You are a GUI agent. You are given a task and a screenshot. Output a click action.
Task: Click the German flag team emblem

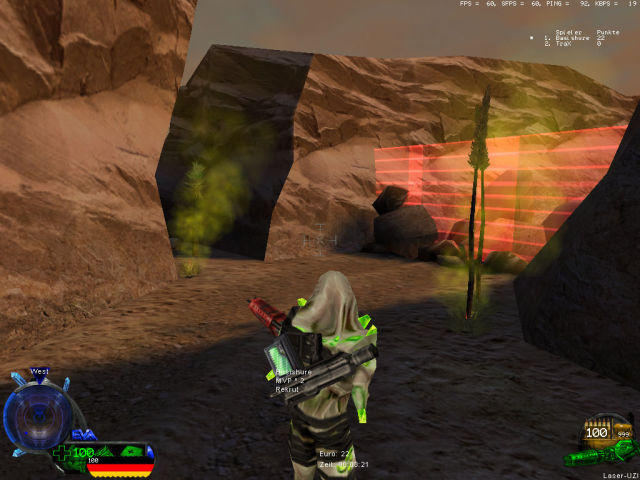click(x=120, y=467)
